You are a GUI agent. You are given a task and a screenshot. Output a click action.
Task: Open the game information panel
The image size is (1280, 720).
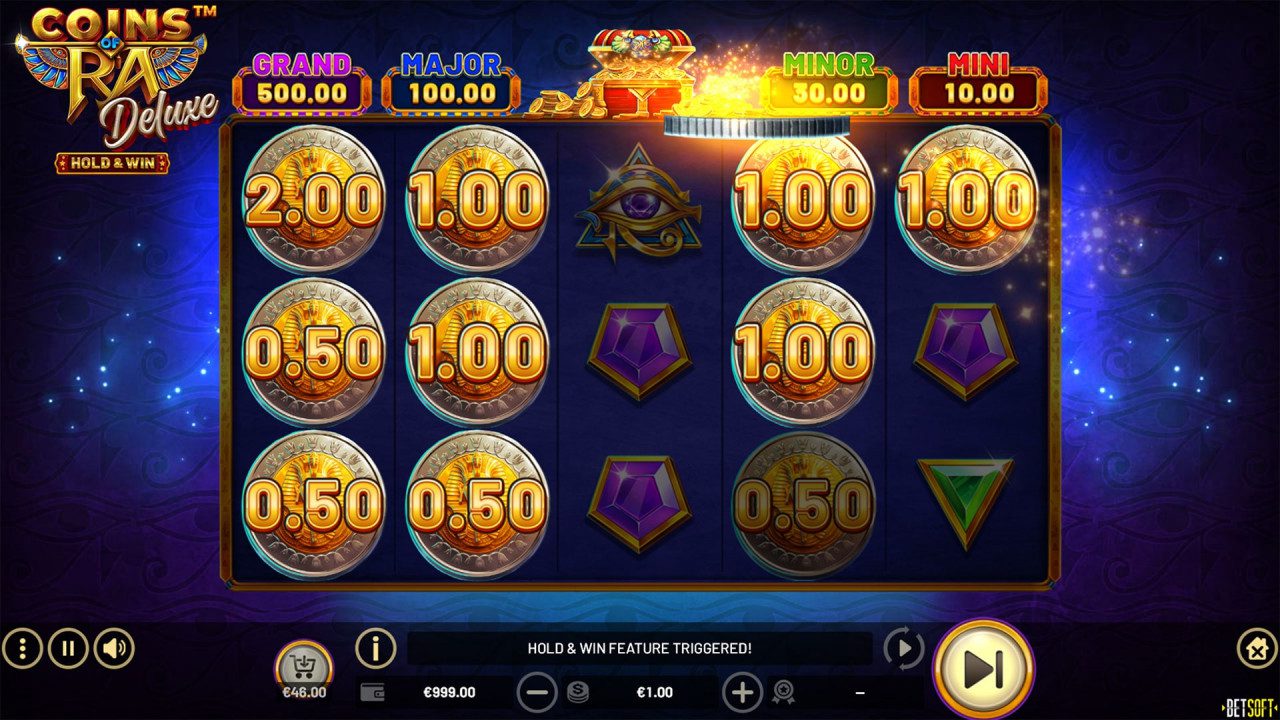pos(375,648)
